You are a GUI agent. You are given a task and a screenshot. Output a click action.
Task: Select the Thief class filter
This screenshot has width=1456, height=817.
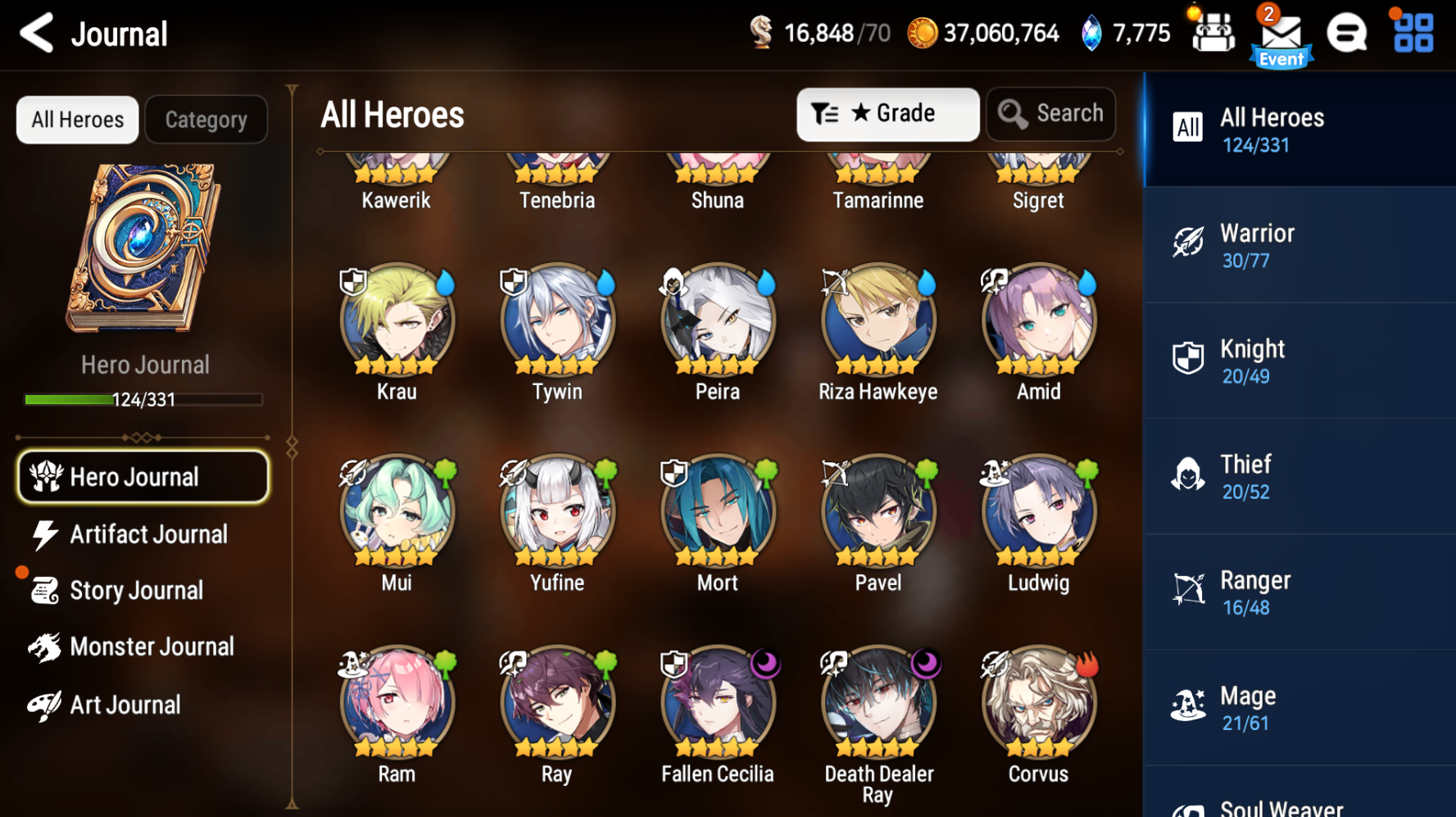tap(1299, 476)
